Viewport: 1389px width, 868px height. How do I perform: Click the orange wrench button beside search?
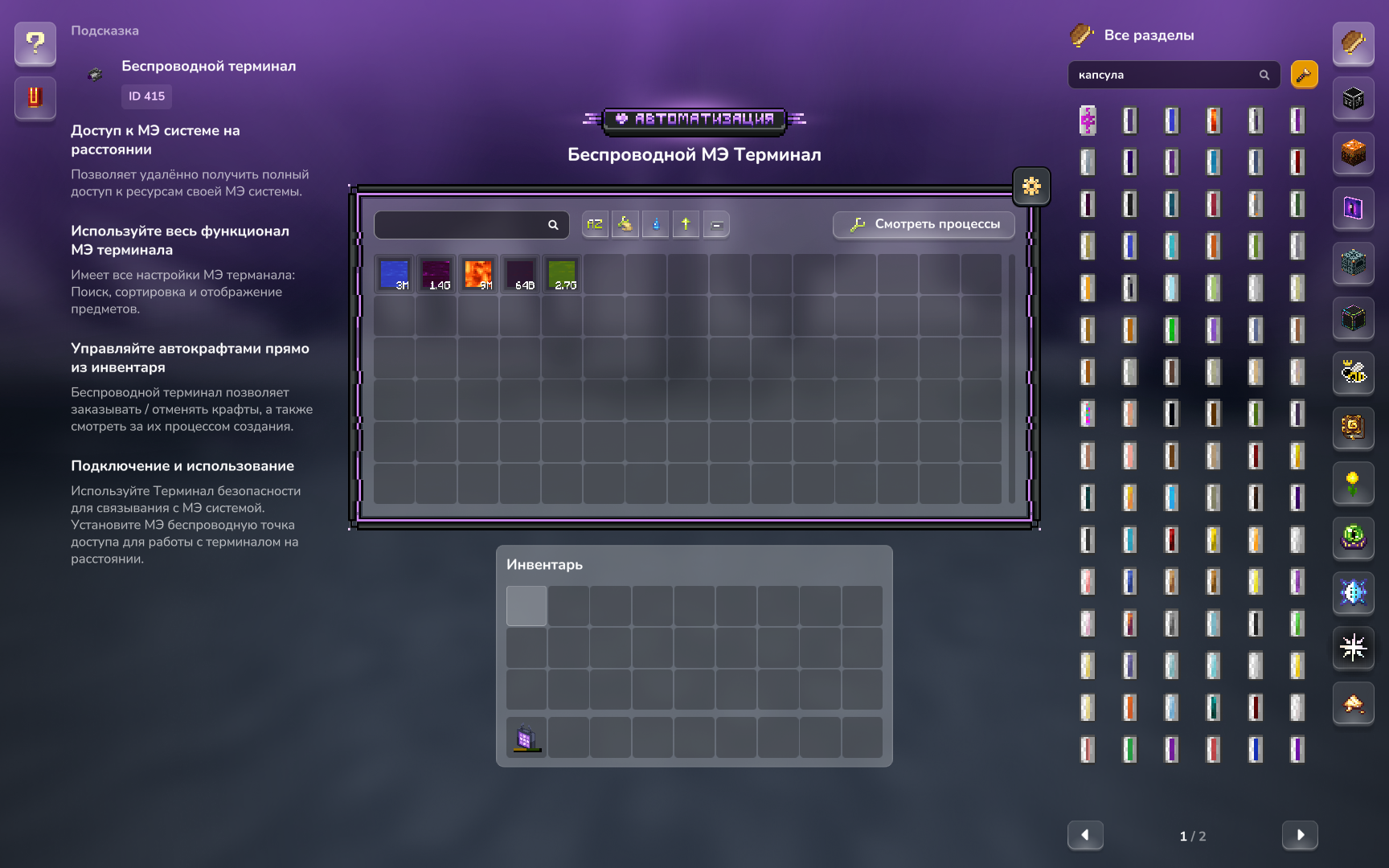[1304, 75]
